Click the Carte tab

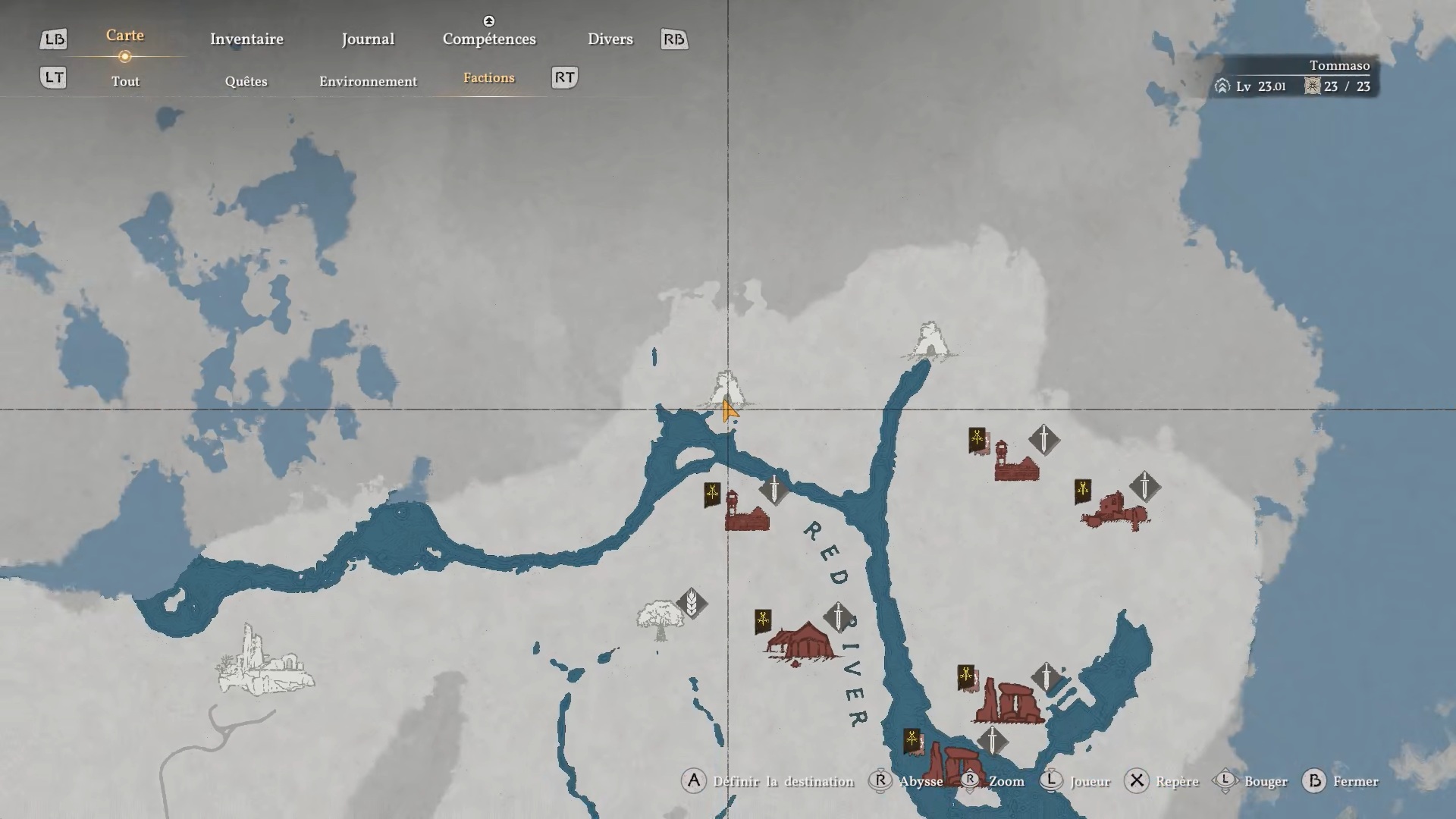(125, 36)
